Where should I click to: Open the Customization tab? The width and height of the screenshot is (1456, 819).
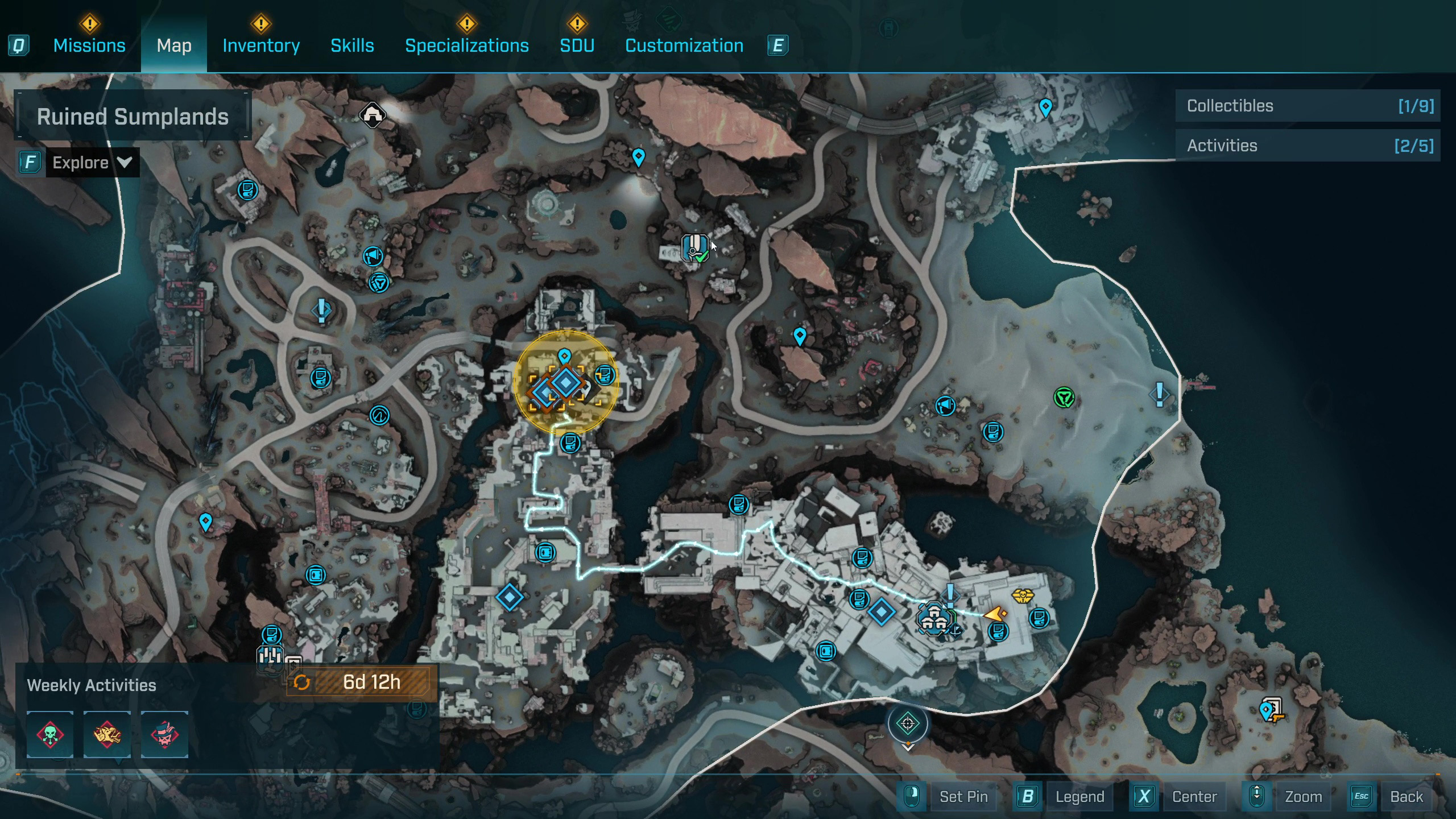[x=684, y=45]
